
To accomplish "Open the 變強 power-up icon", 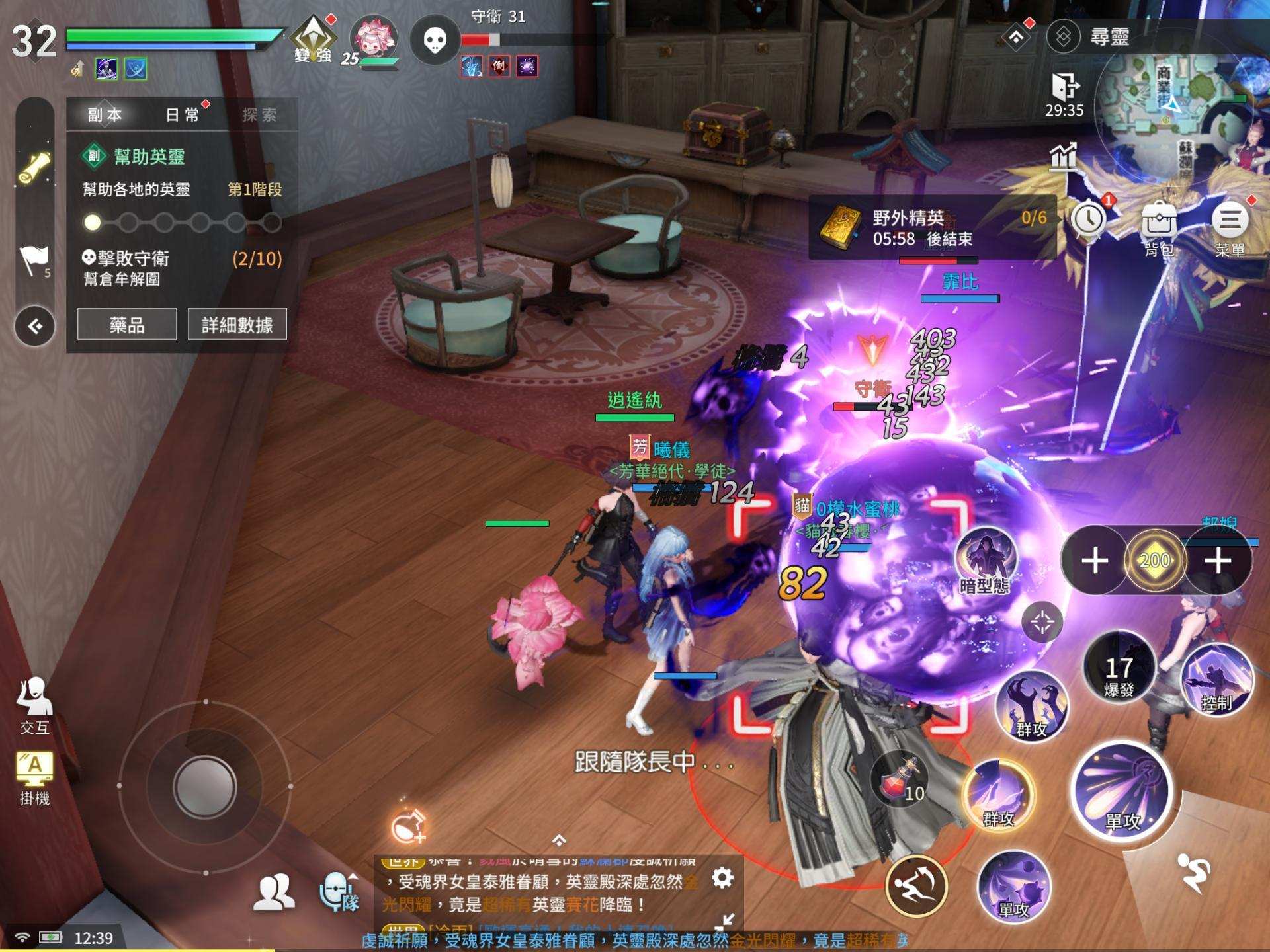I will pos(314,40).
